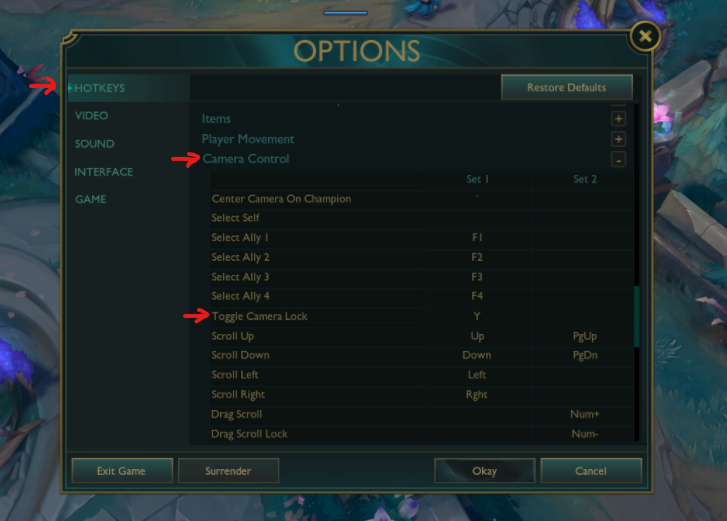The image size is (727, 521).
Task: Go to the Sound settings
Action: point(94,144)
